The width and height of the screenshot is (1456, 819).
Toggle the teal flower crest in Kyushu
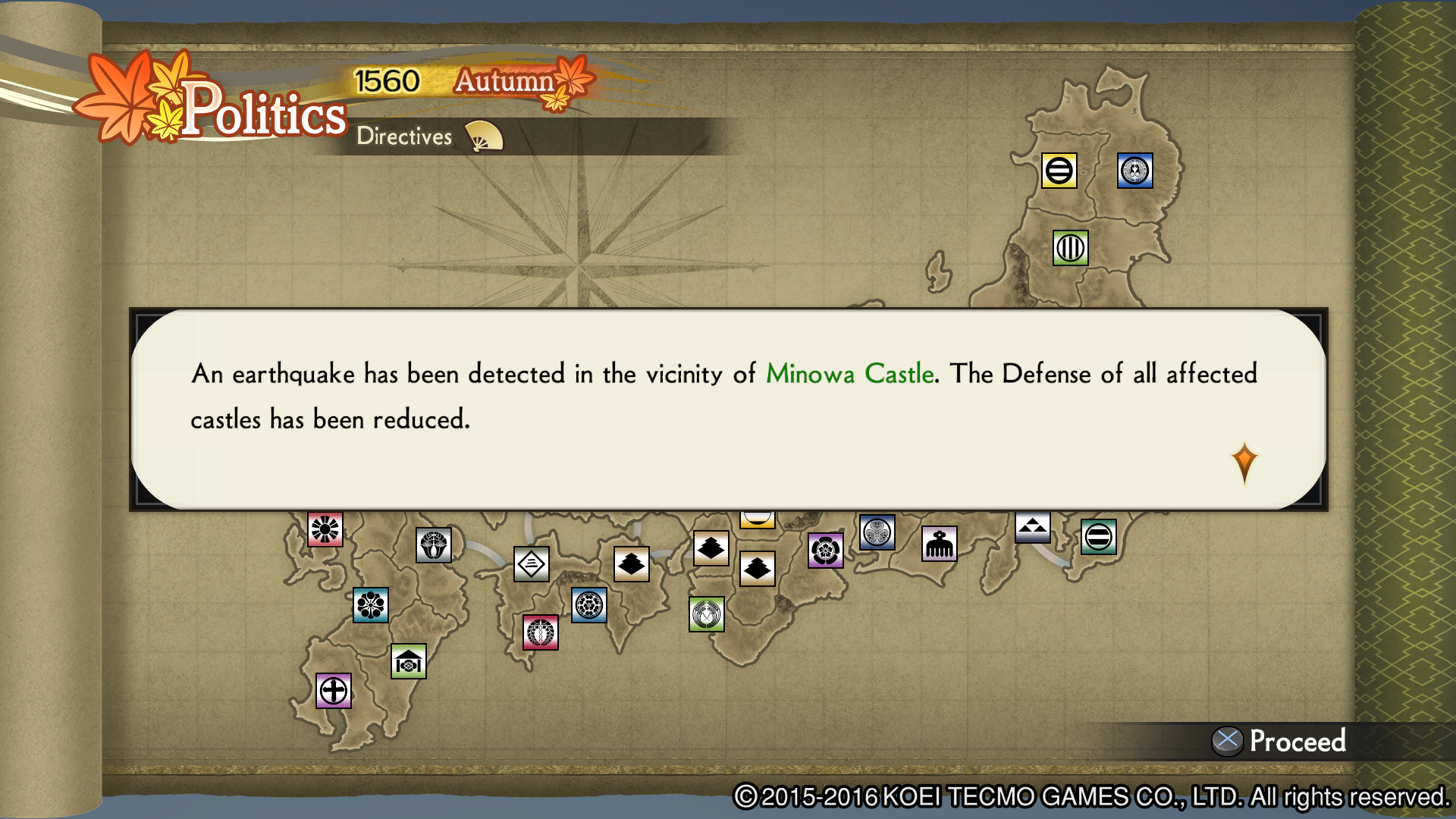(x=371, y=607)
